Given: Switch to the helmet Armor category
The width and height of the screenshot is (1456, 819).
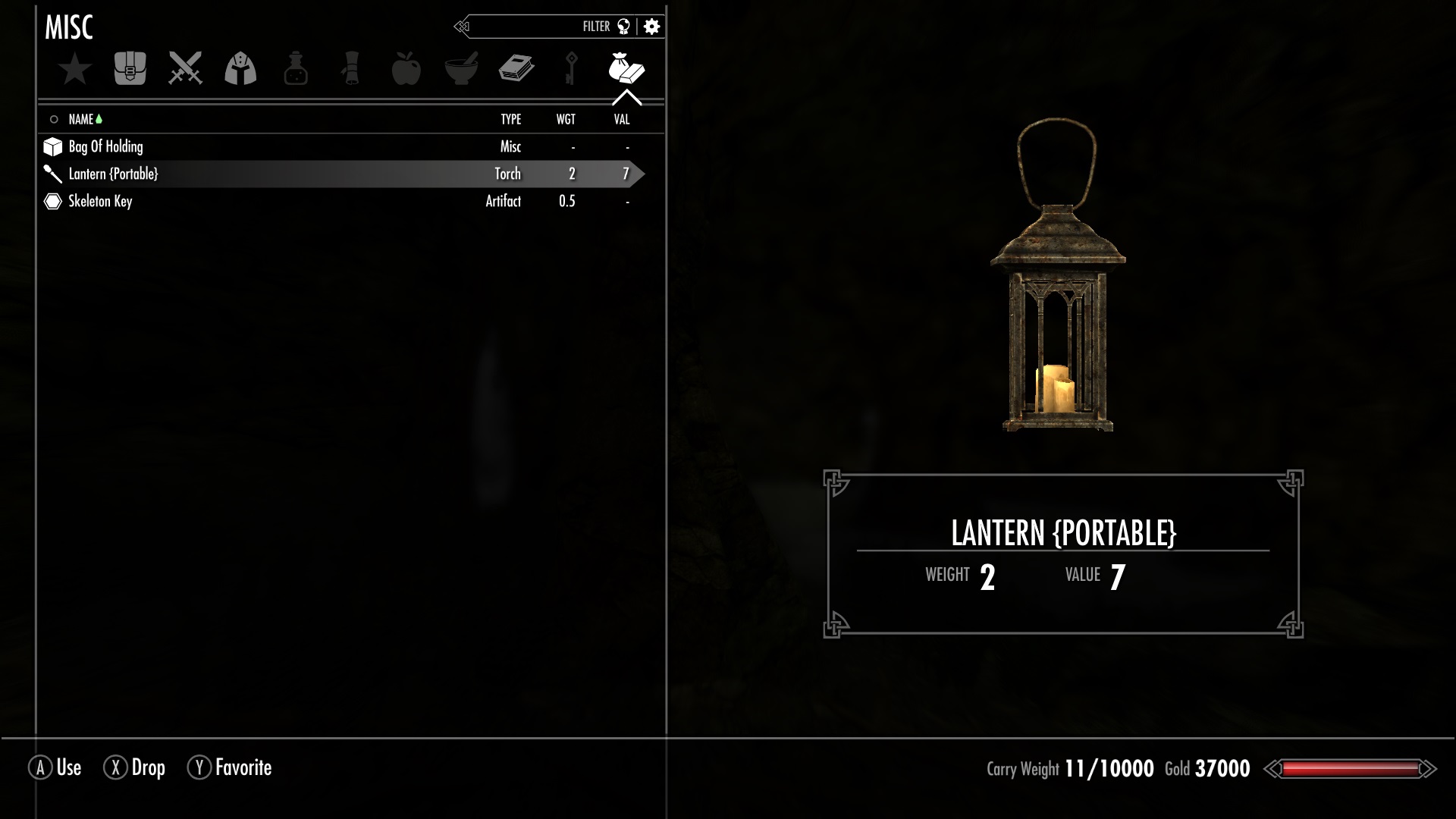Looking at the screenshot, I should [x=240, y=69].
